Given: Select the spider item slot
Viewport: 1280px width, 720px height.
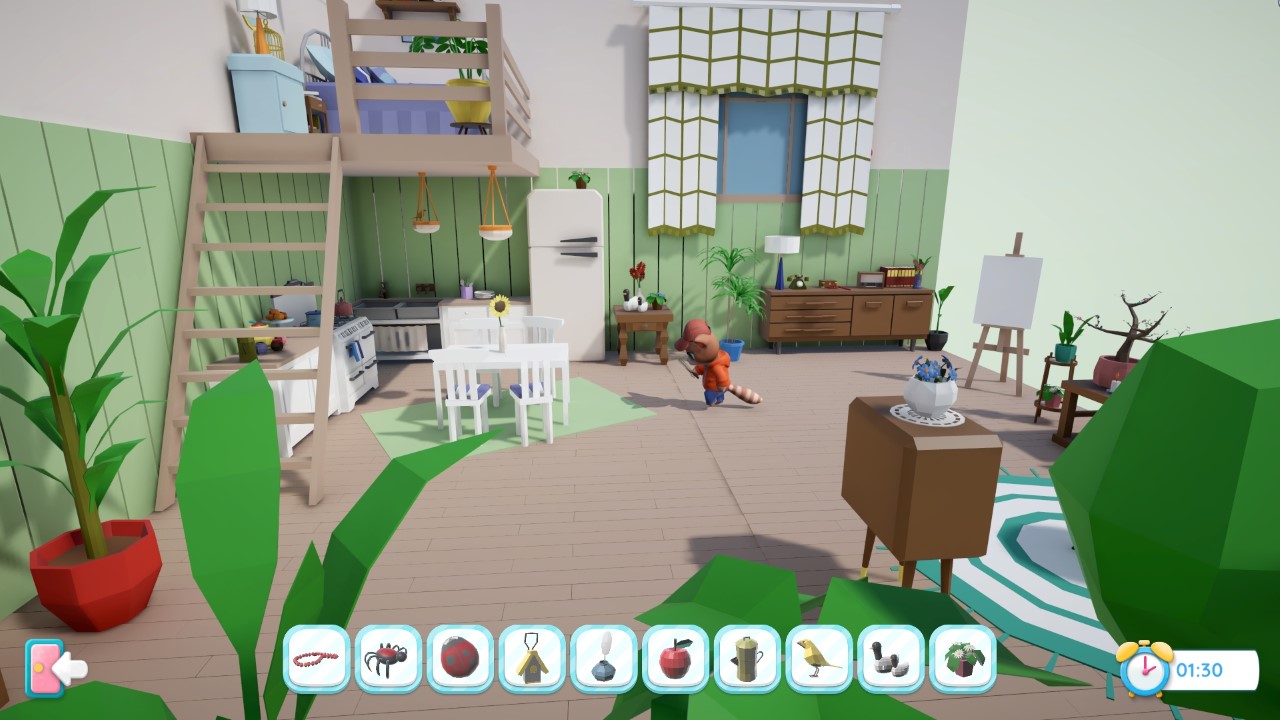Looking at the screenshot, I should tap(388, 658).
